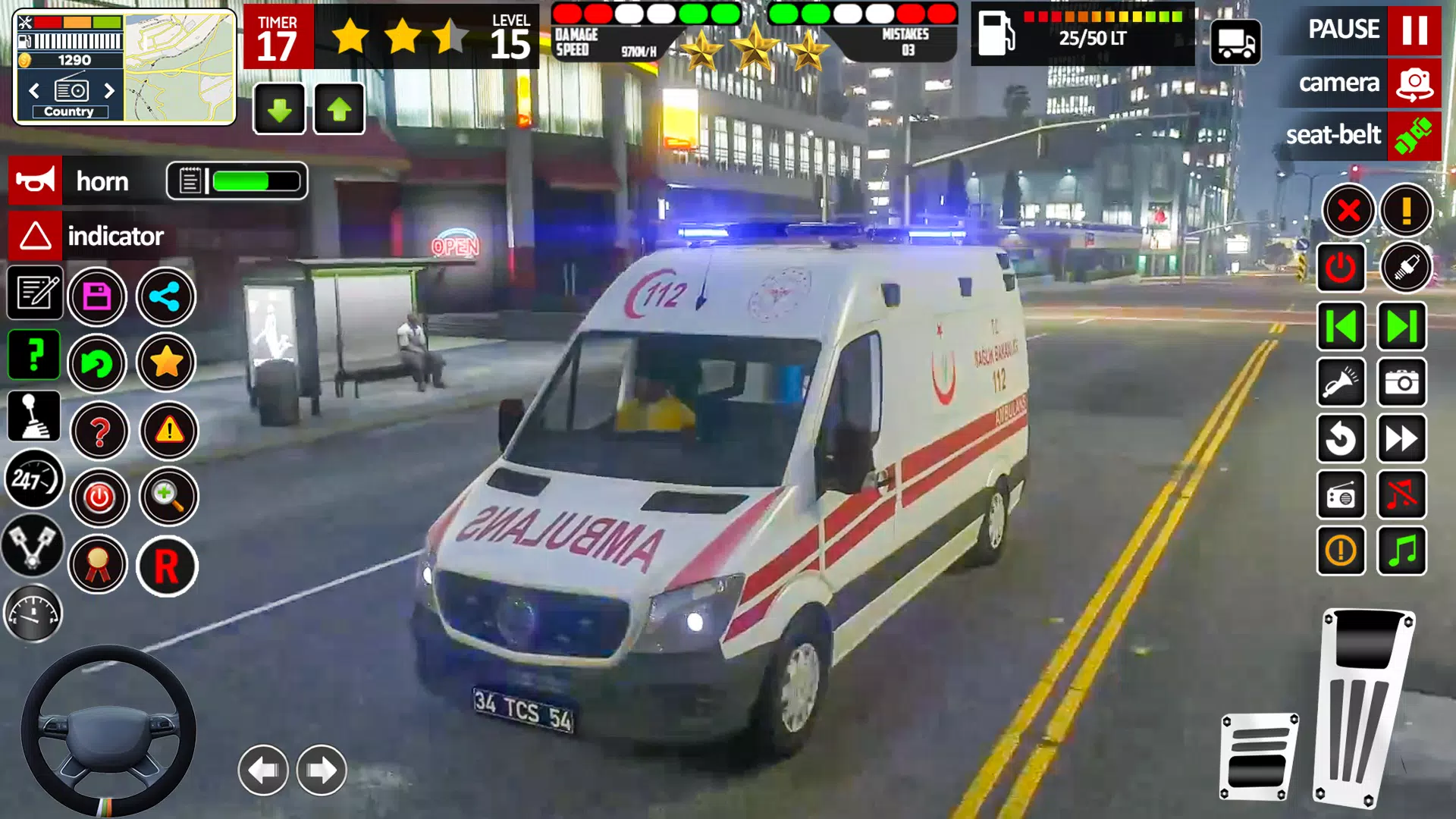The width and height of the screenshot is (1456, 819).
Task: Apply the brake pedal
Action: click(x=1259, y=757)
